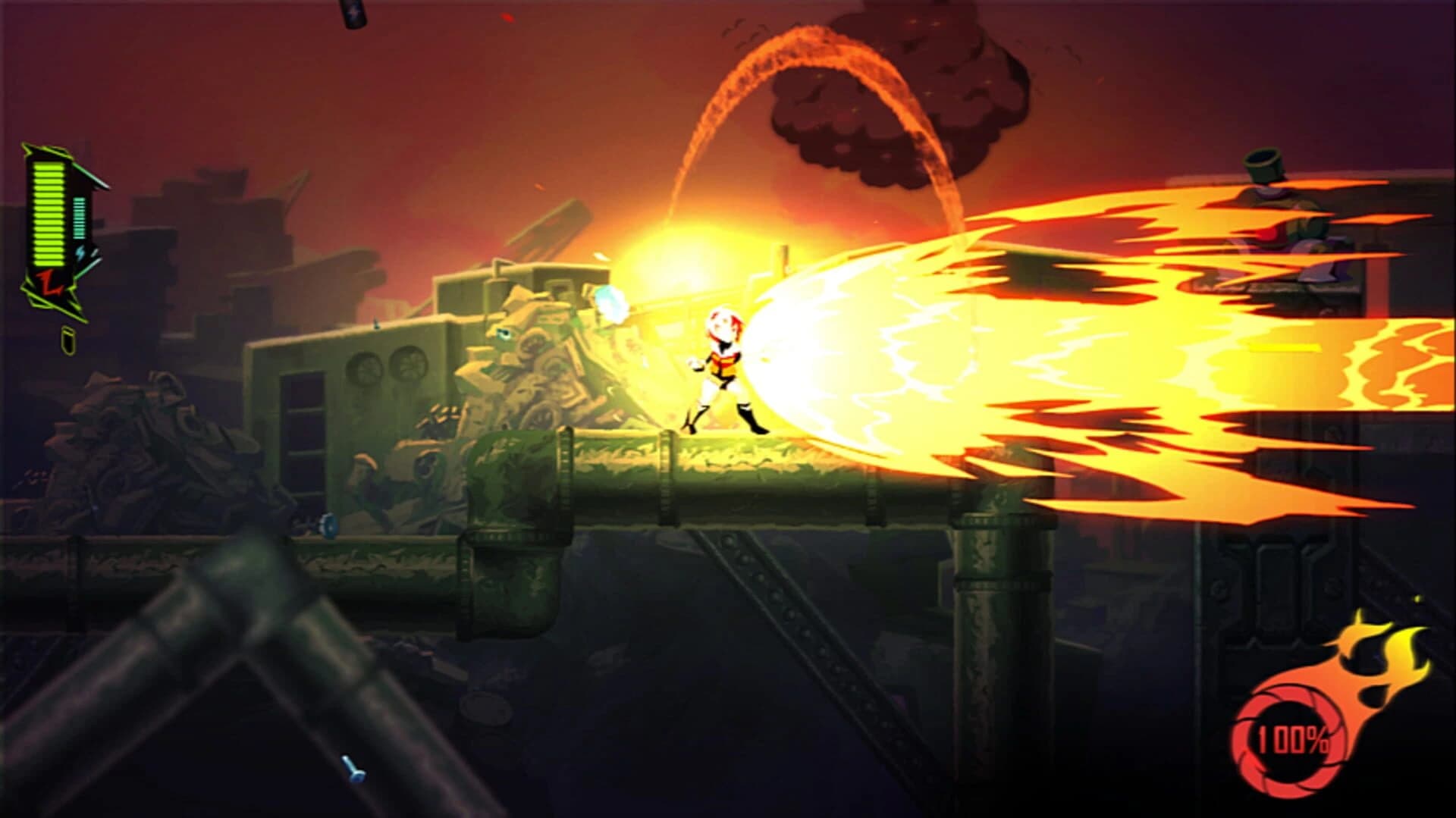Select the red Z emblem on the health meter
This screenshot has height=818, width=1456.
(49, 283)
